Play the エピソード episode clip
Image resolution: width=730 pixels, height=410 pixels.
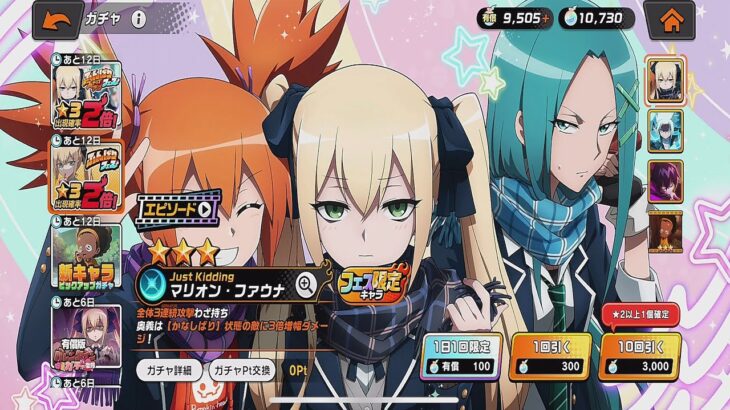click(x=177, y=209)
